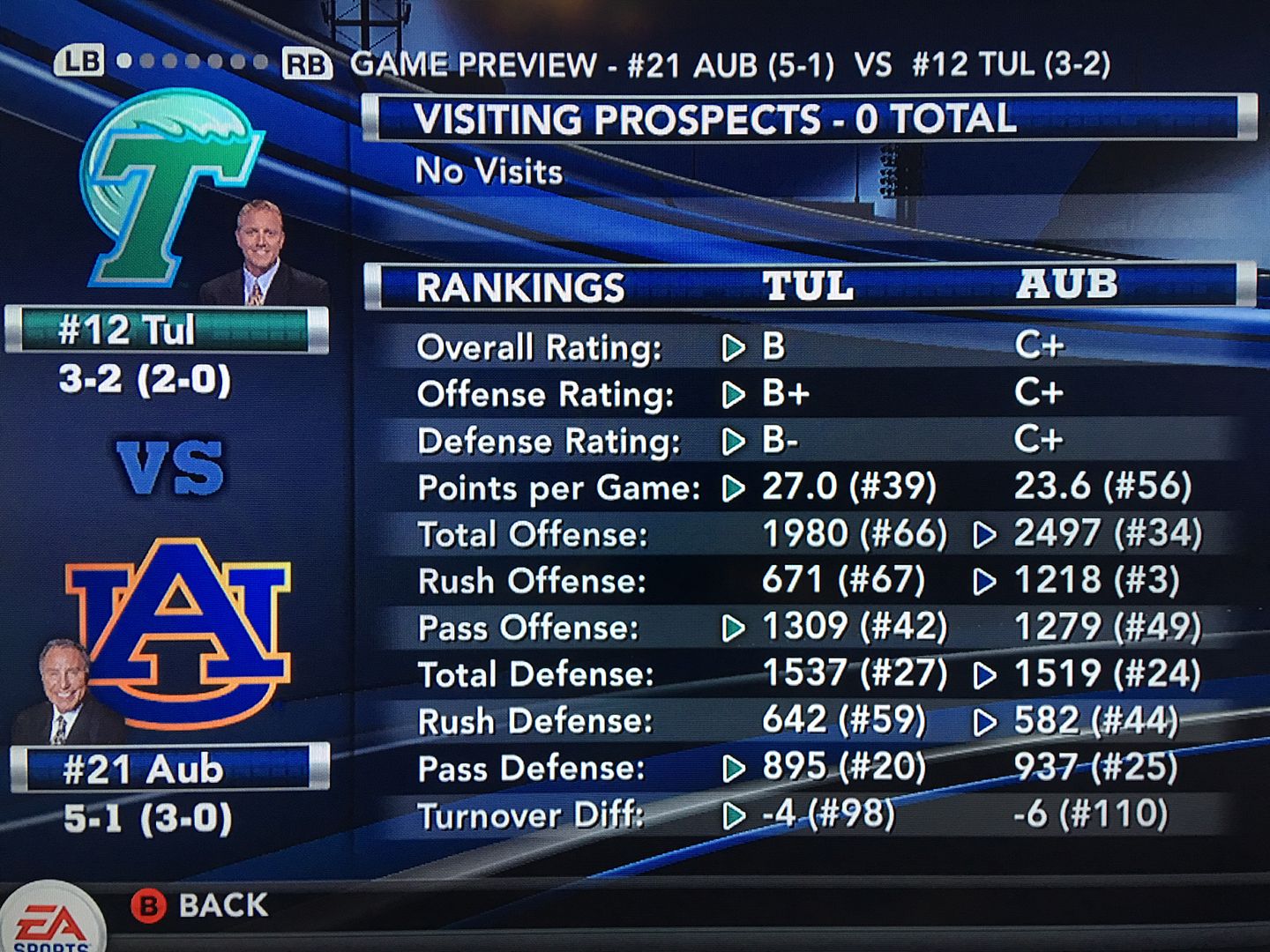Select the highlighted first page indicator dot
The height and width of the screenshot is (952, 1270).
pyautogui.click(x=124, y=62)
